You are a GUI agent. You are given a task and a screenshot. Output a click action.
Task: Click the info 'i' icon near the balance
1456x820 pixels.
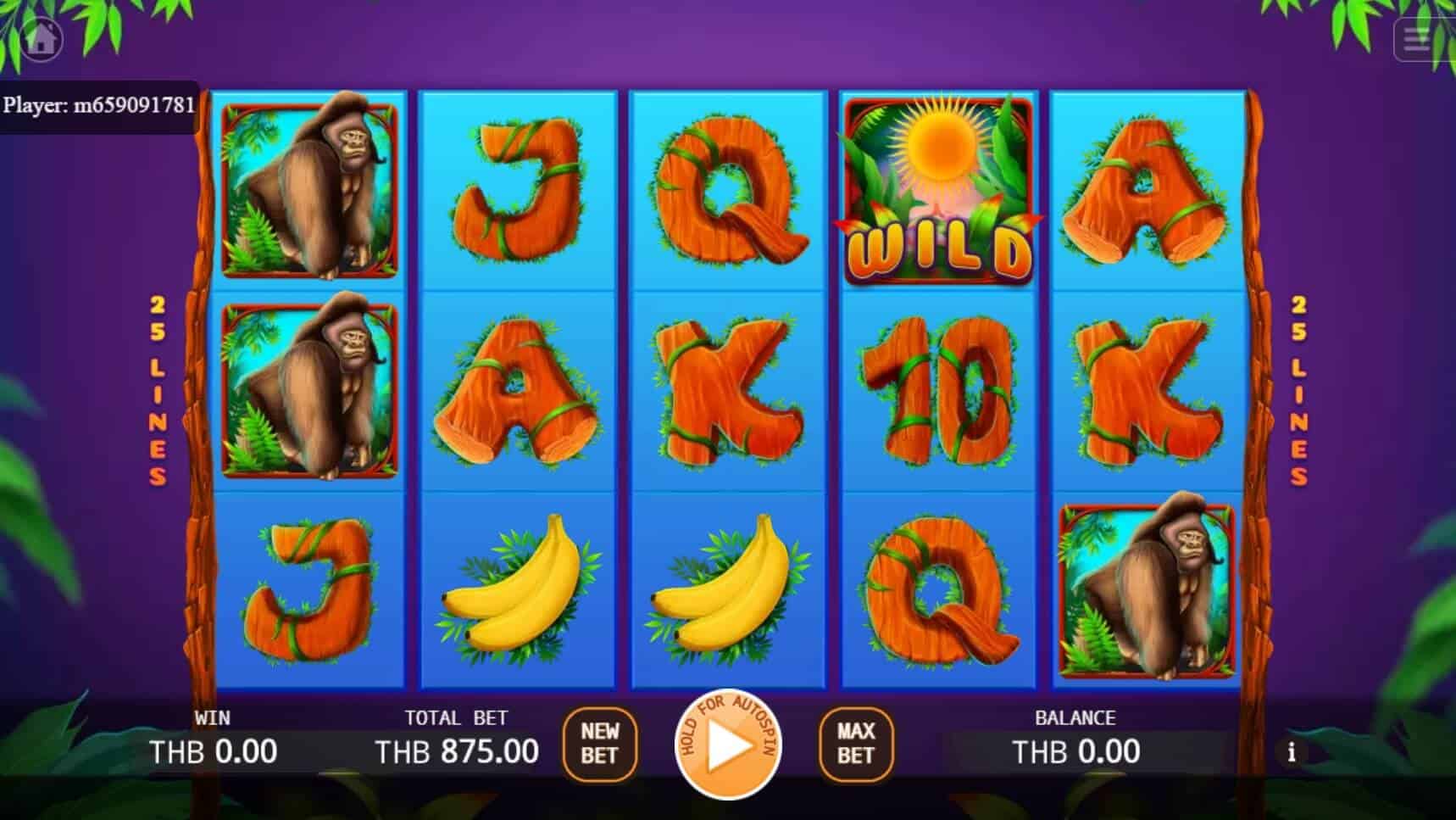pyautogui.click(x=1292, y=751)
